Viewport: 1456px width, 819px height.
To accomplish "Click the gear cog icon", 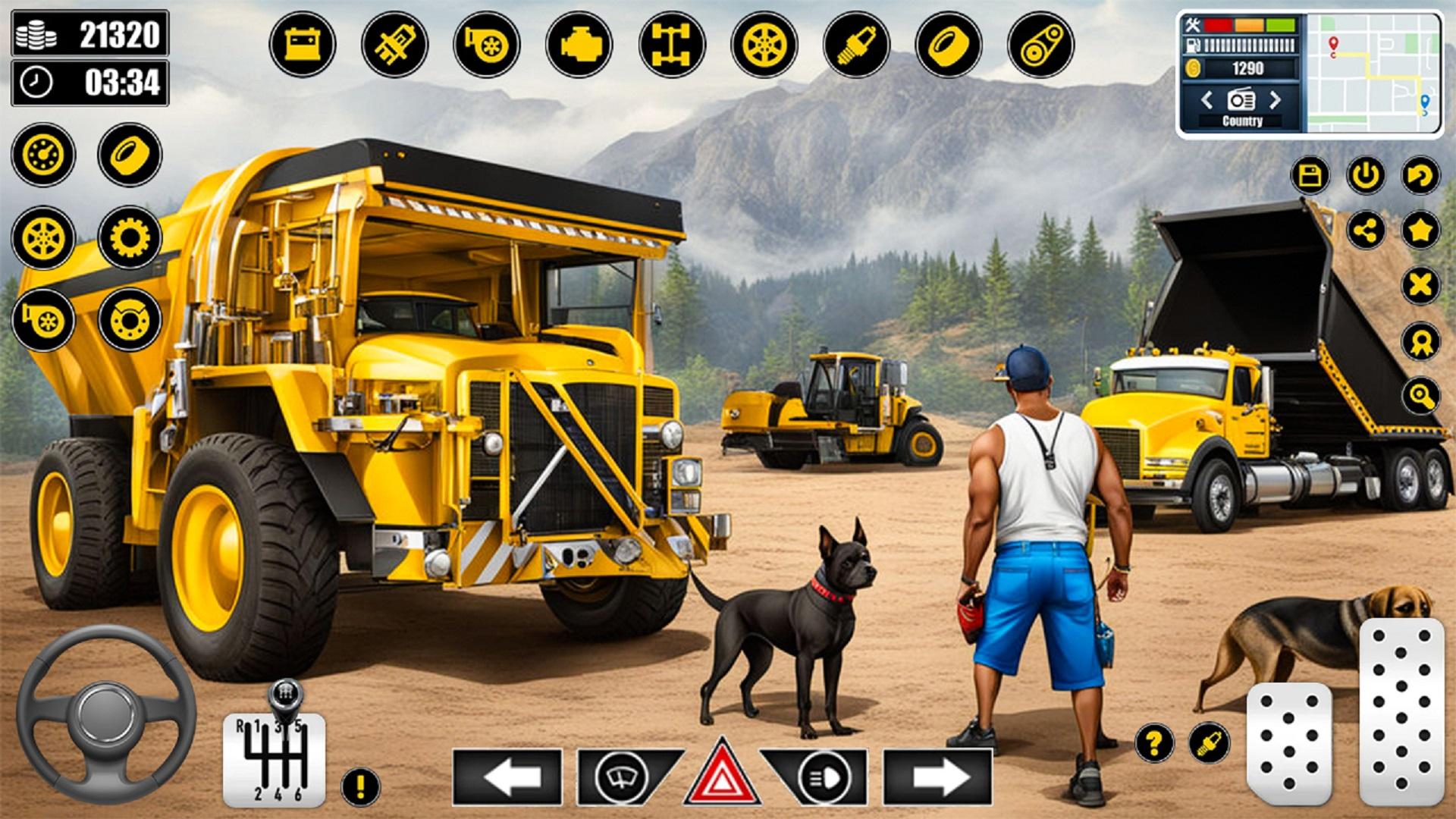I will [130, 237].
